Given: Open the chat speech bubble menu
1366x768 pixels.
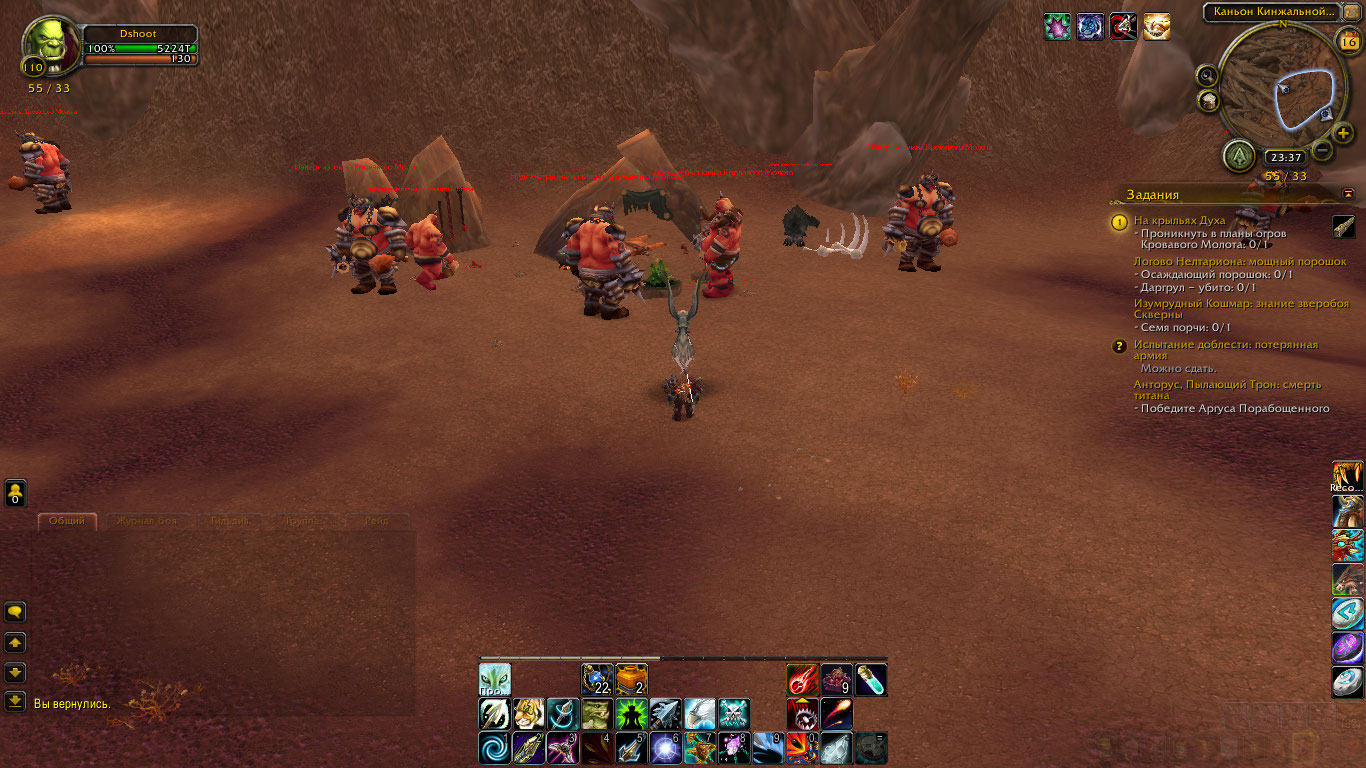Looking at the screenshot, I should (16, 612).
